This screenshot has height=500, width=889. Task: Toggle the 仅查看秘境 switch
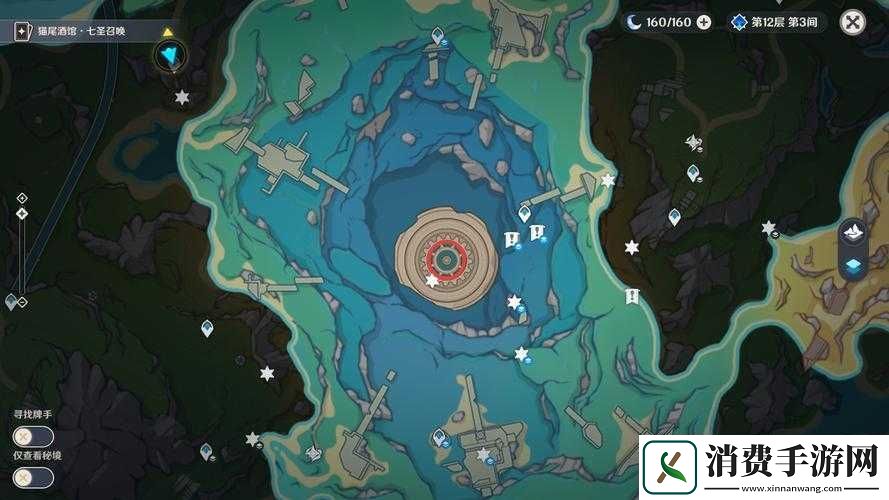[33, 477]
